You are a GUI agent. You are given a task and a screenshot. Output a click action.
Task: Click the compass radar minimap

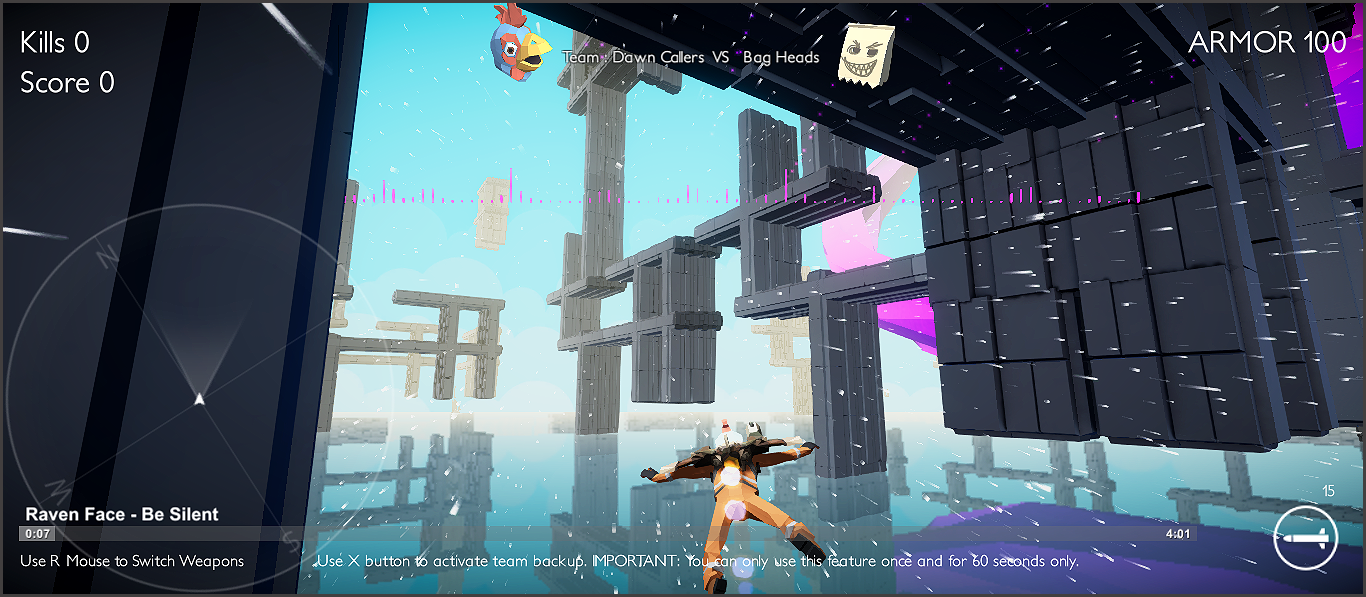point(199,398)
